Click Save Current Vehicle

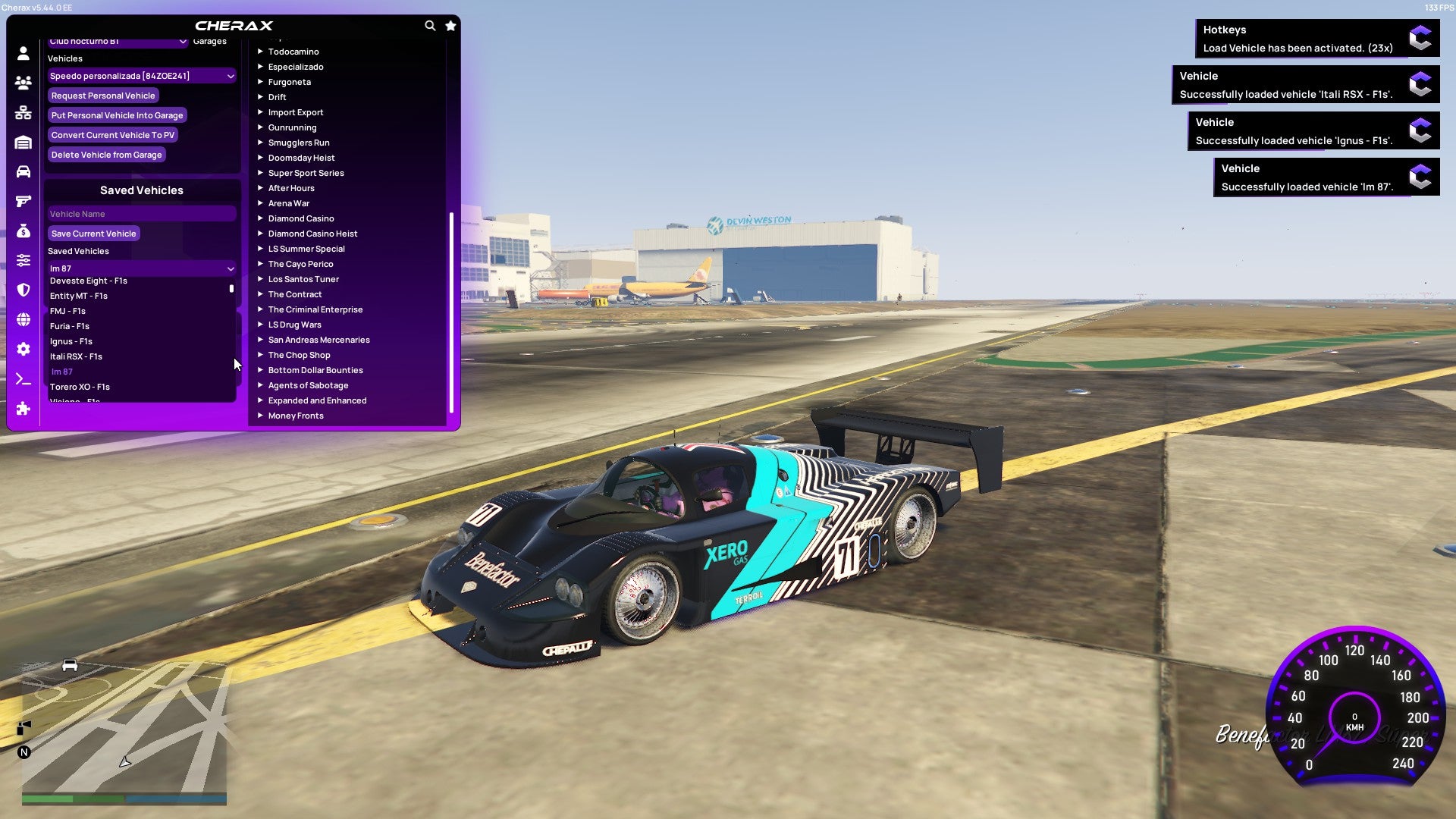click(x=93, y=233)
